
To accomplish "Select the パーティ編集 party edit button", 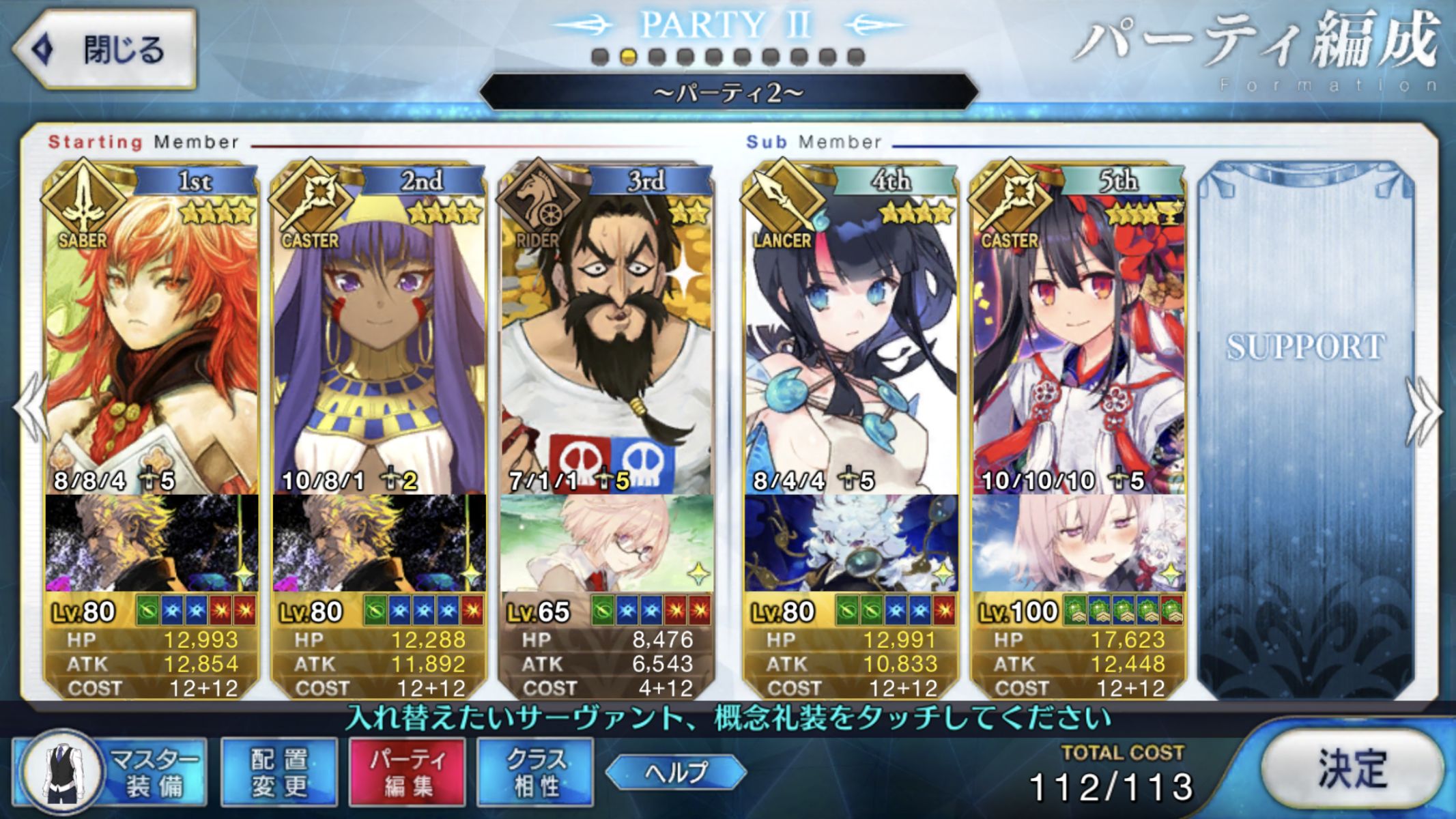I will pos(408,772).
